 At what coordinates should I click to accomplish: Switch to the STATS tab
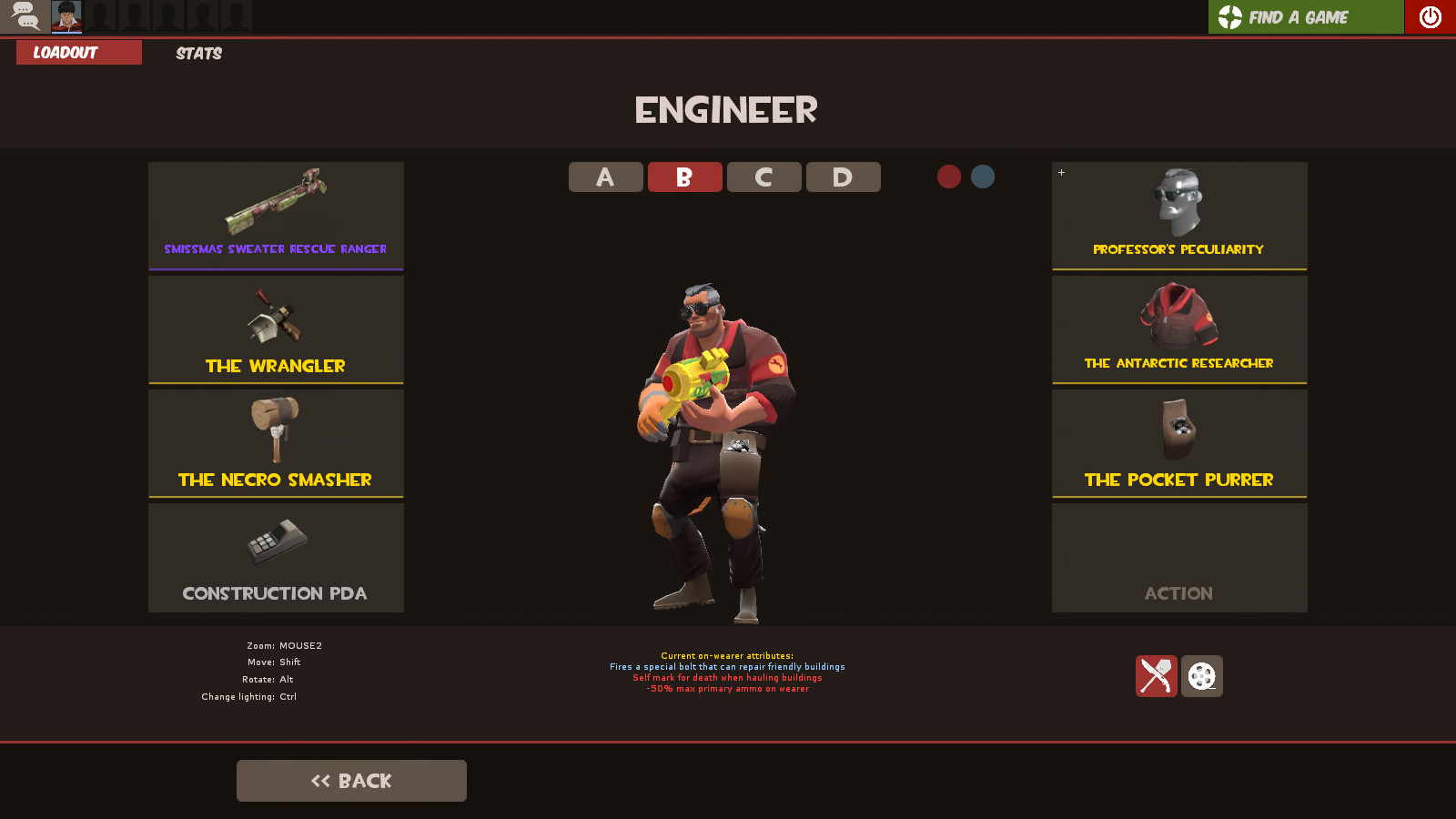point(197,53)
